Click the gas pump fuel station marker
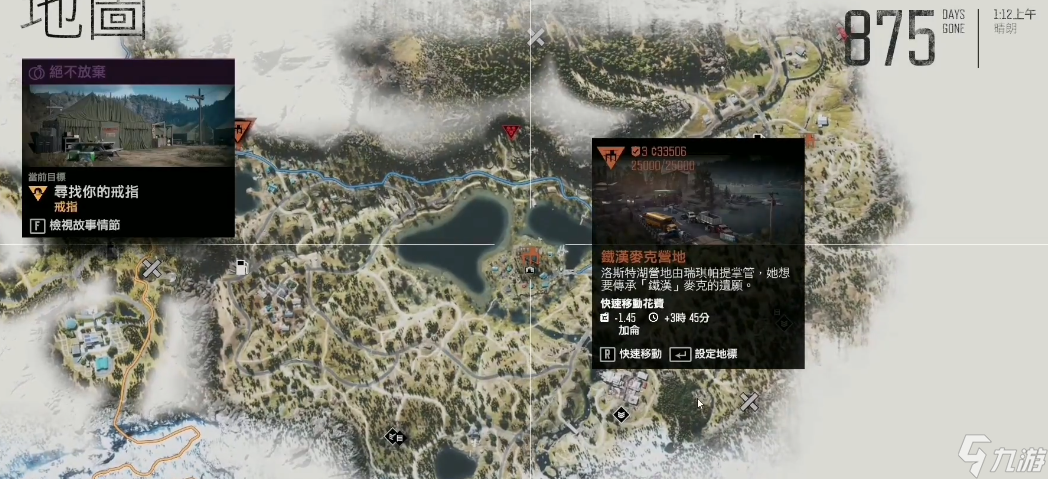This screenshot has height=479, width=1048. pos(242,267)
